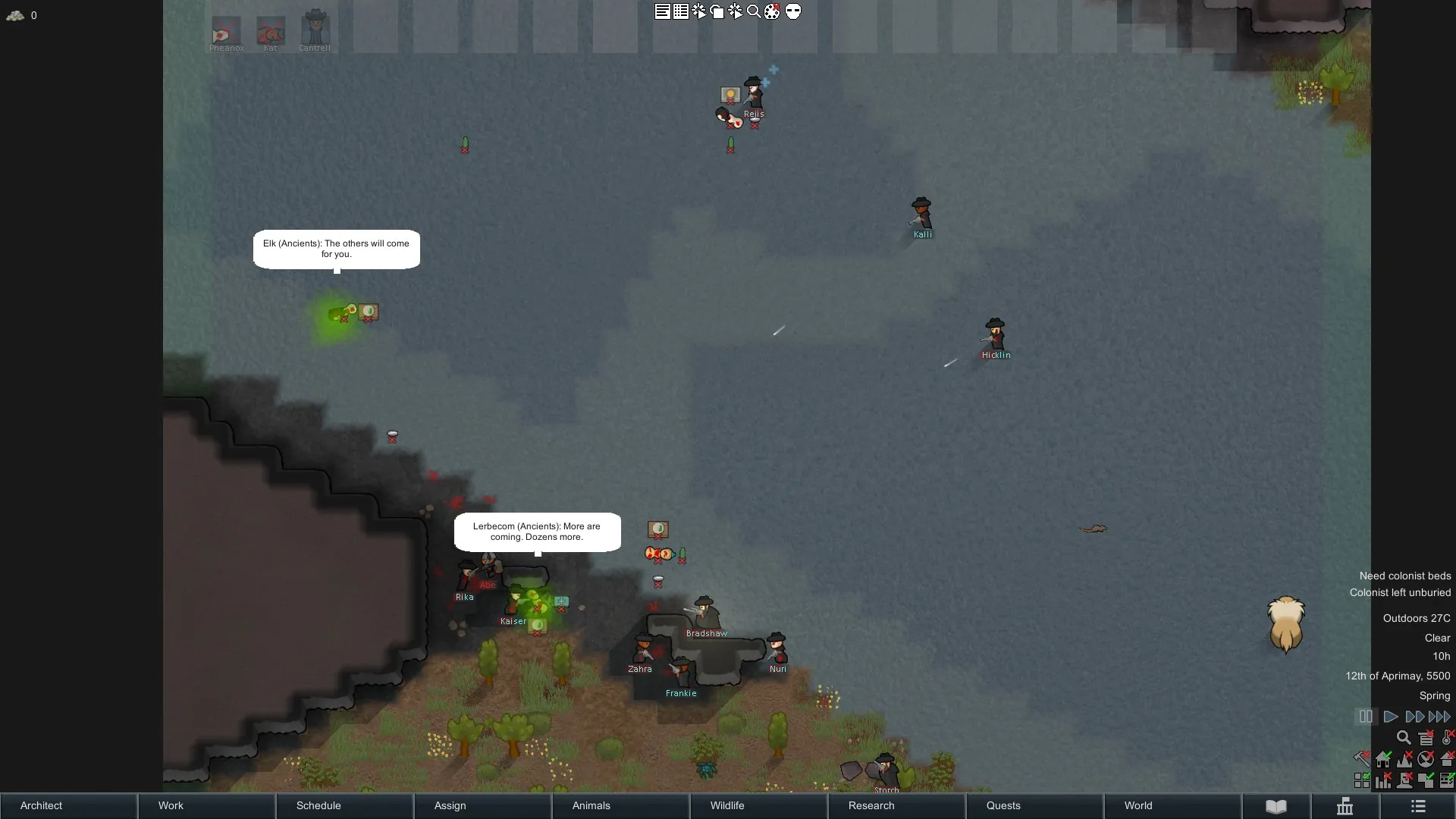The height and width of the screenshot is (819, 1456).
Task: Click the "Need colonist beds" alert
Action: [1404, 576]
